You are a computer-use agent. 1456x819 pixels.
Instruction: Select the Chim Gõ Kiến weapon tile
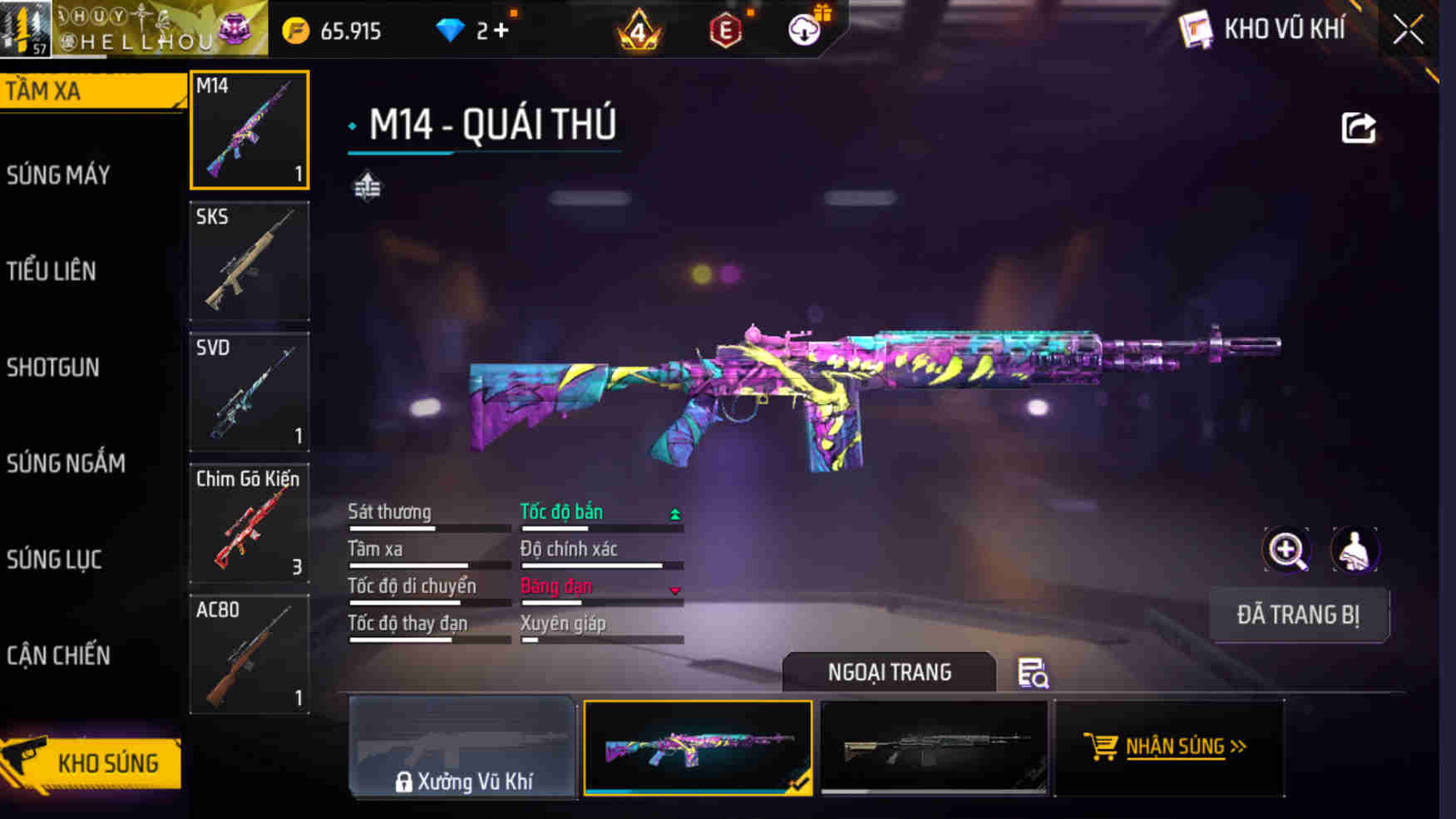pyautogui.click(x=249, y=523)
